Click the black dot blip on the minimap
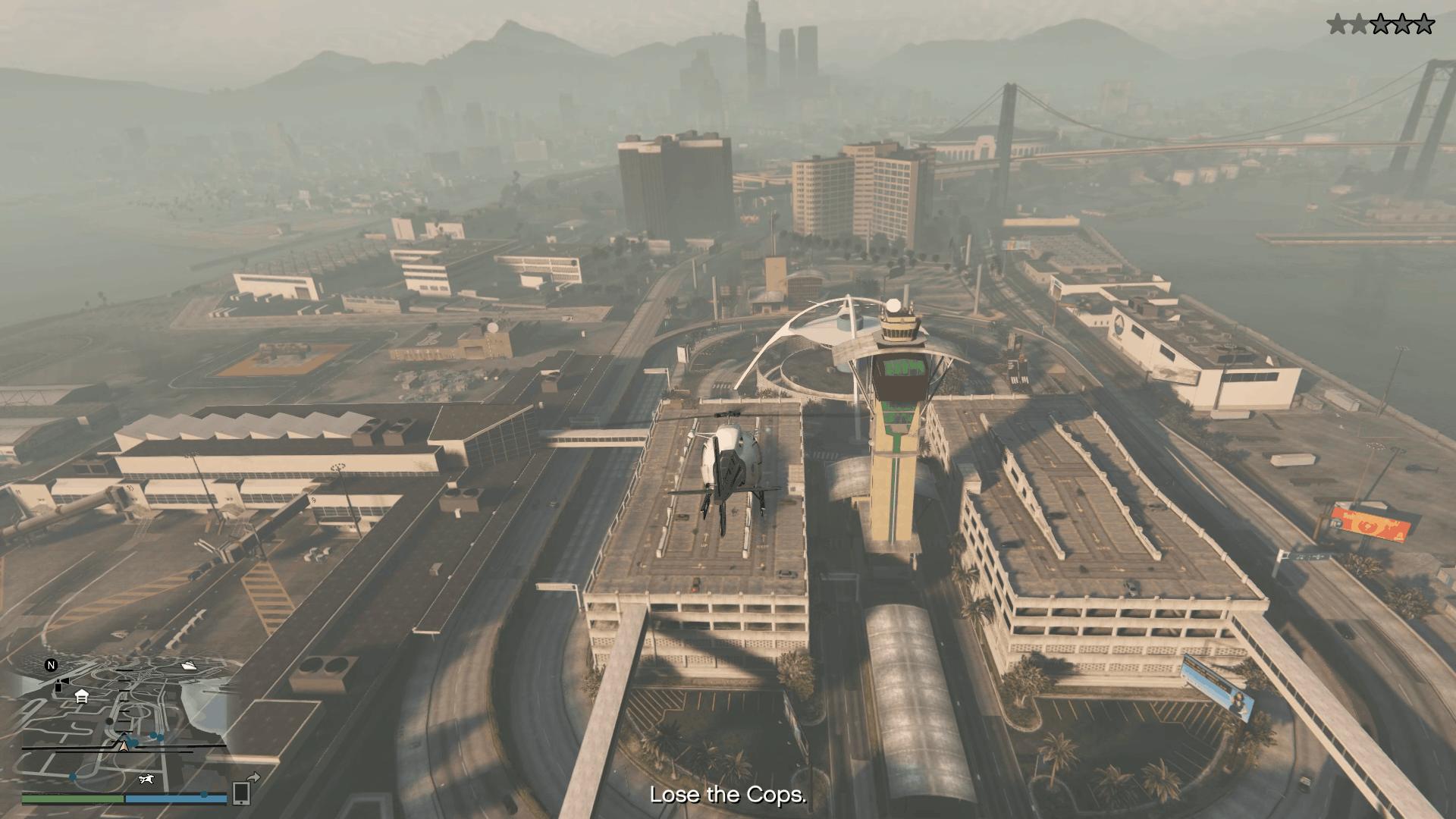Image resolution: width=1456 pixels, height=819 pixels. [x=109, y=722]
